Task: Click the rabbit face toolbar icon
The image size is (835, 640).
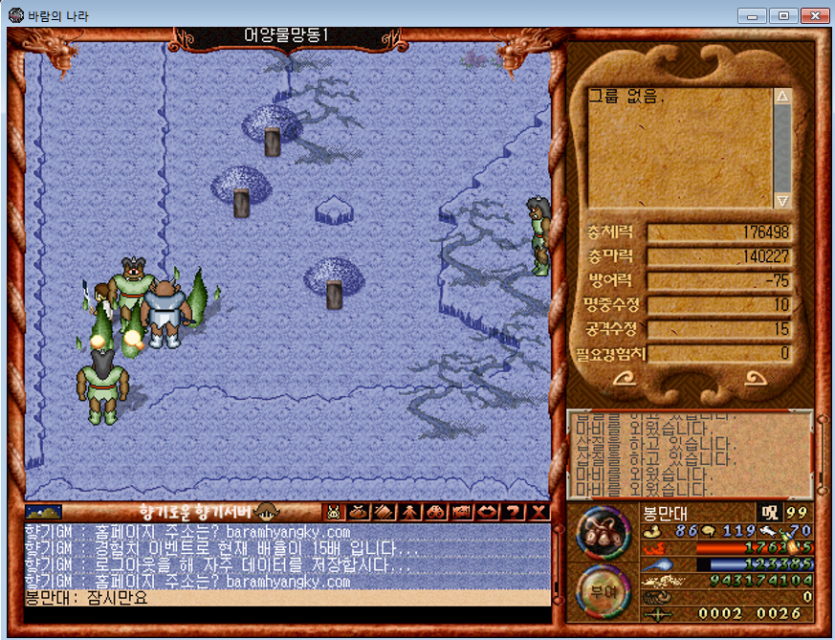Action: point(334,511)
